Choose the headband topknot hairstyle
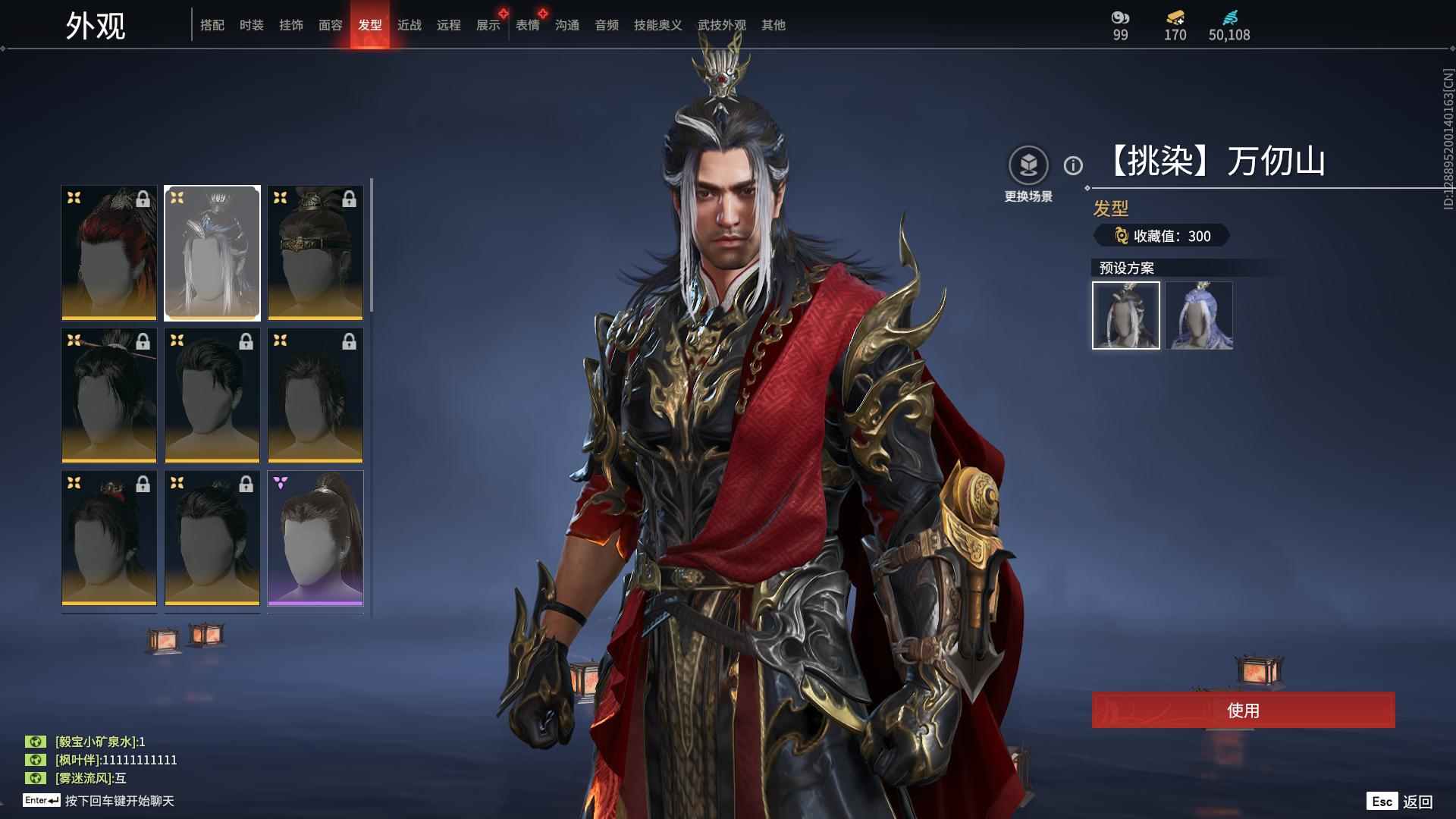 pos(315,253)
